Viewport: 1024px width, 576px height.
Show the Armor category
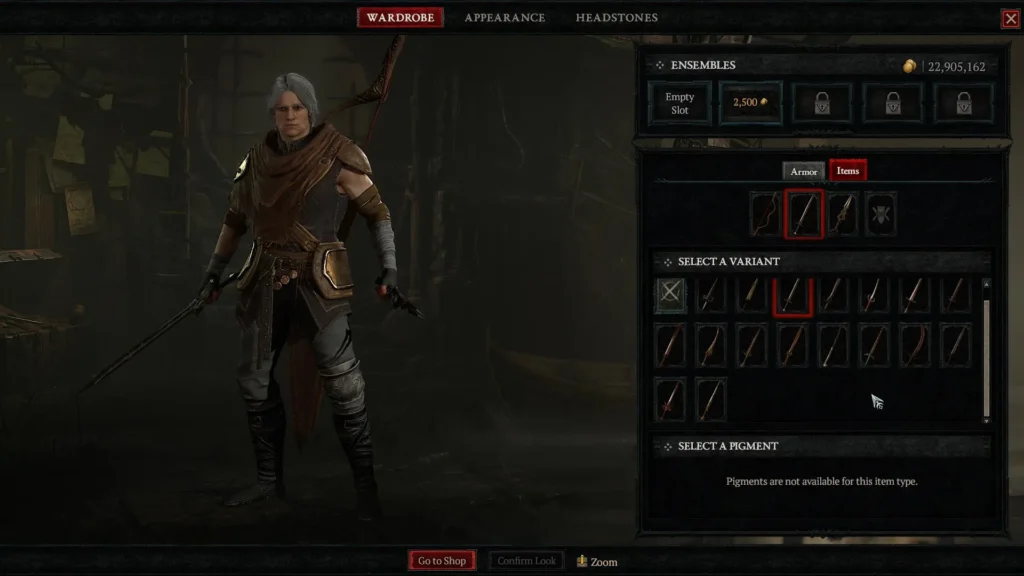click(804, 171)
